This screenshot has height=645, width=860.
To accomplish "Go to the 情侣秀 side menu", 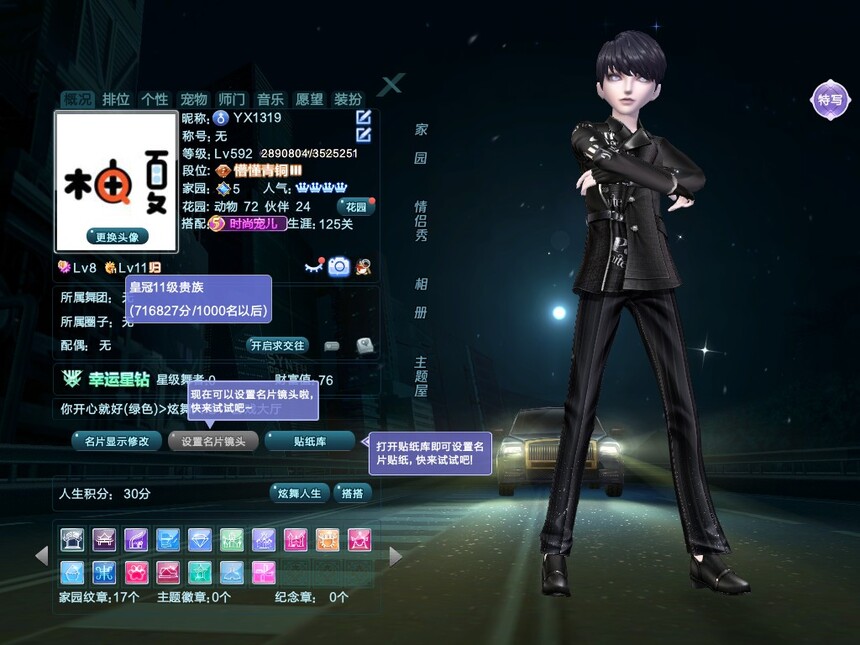I will pyautogui.click(x=421, y=221).
